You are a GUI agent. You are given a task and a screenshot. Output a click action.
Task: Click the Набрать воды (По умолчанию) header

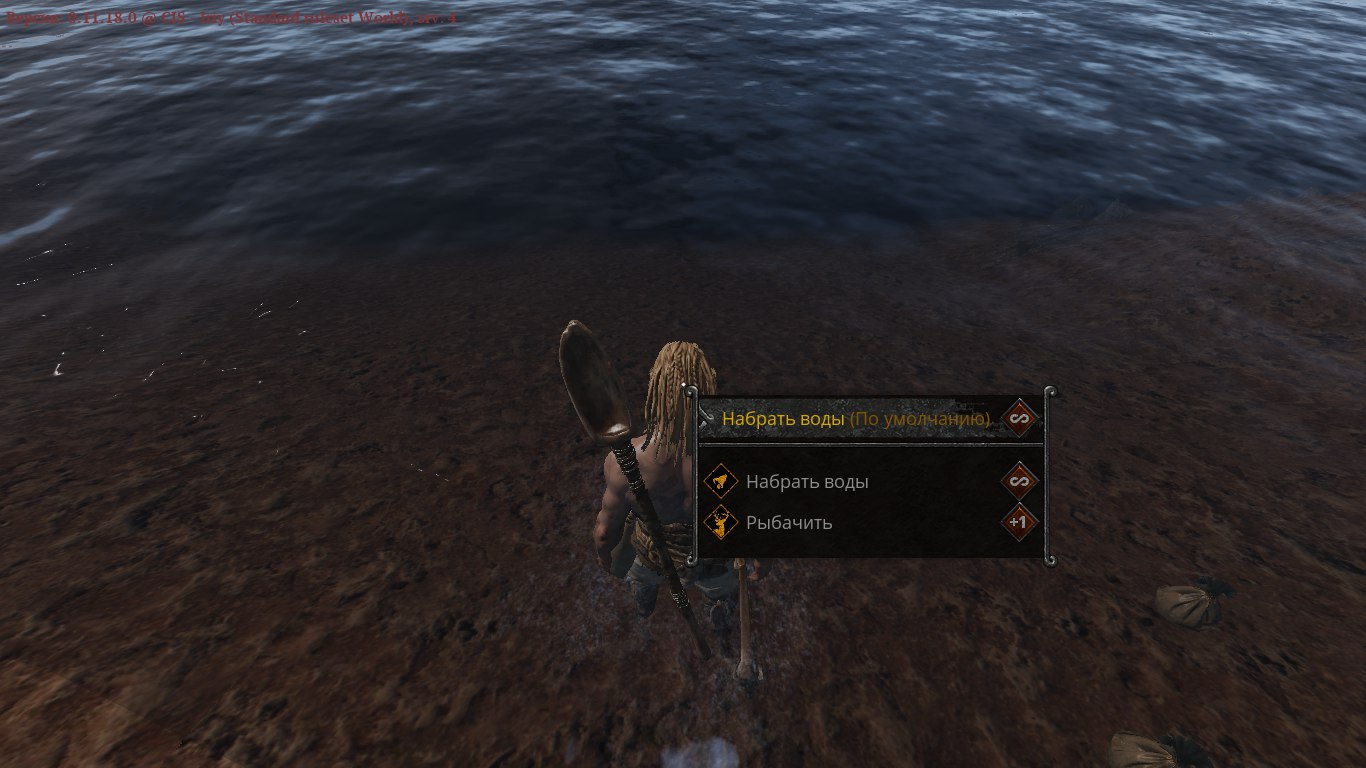(855, 420)
